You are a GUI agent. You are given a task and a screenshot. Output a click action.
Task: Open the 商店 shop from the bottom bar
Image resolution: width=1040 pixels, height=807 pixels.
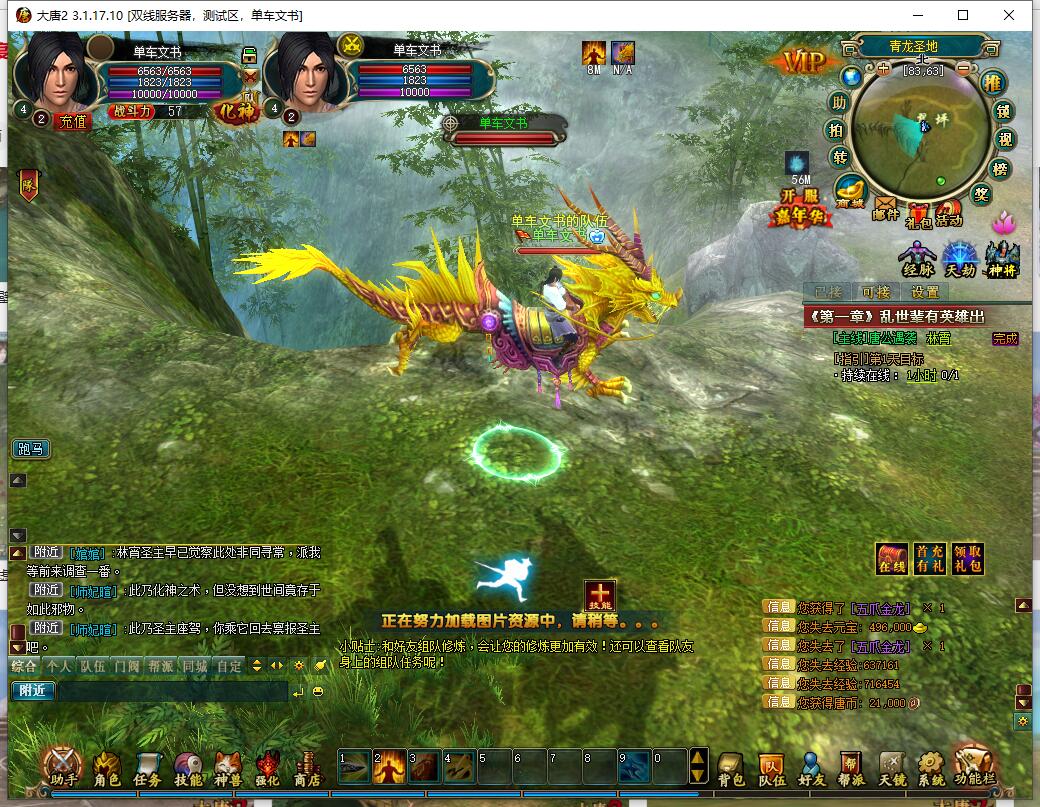307,768
